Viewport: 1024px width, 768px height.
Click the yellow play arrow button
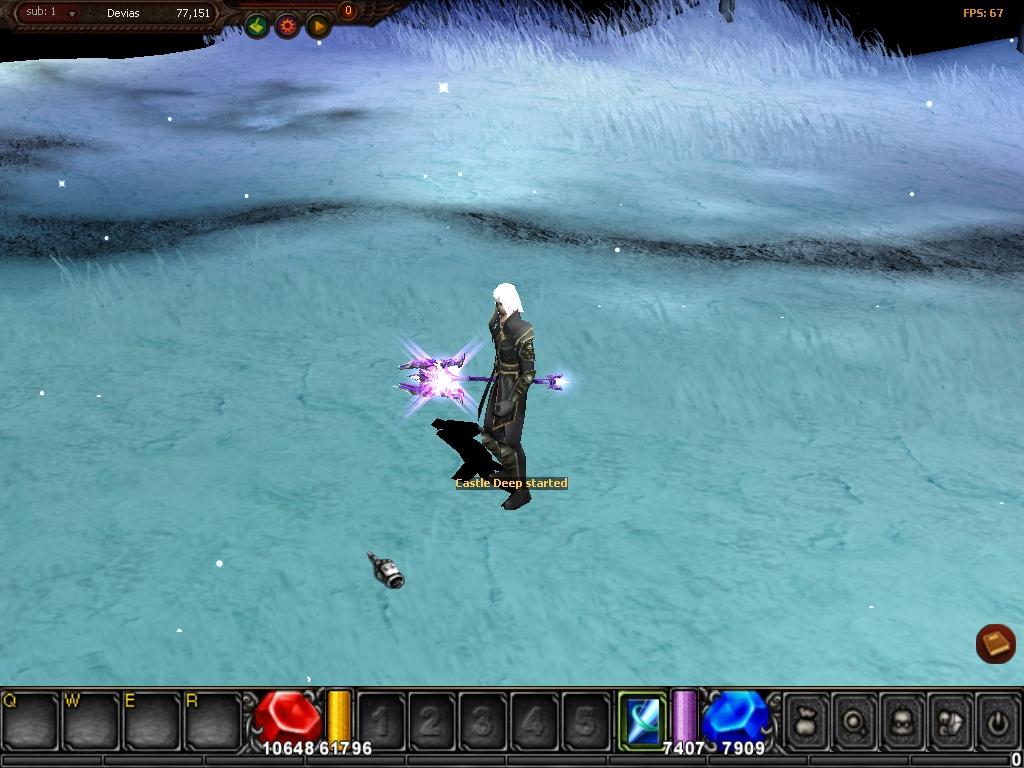pos(318,26)
